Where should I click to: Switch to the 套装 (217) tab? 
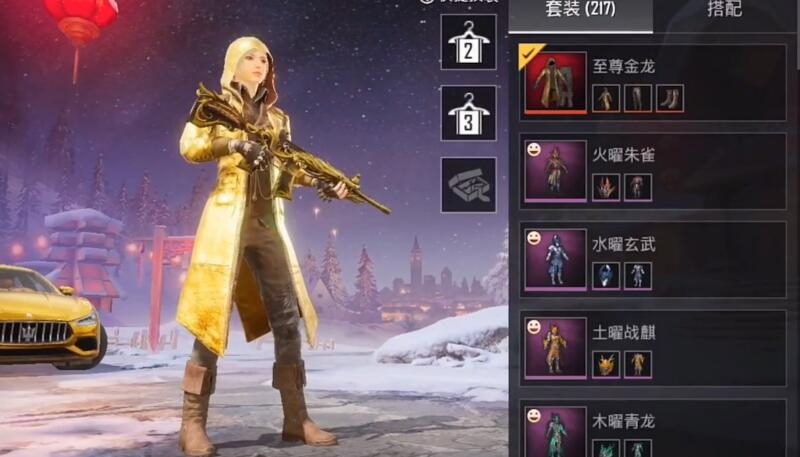point(580,12)
